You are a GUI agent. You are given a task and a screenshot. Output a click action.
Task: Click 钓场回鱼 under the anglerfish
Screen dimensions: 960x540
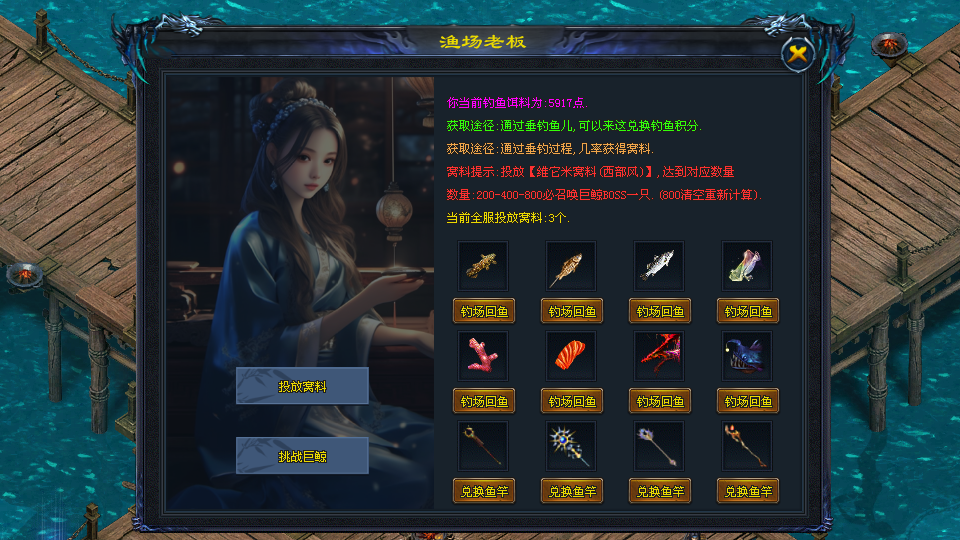pyautogui.click(x=748, y=401)
